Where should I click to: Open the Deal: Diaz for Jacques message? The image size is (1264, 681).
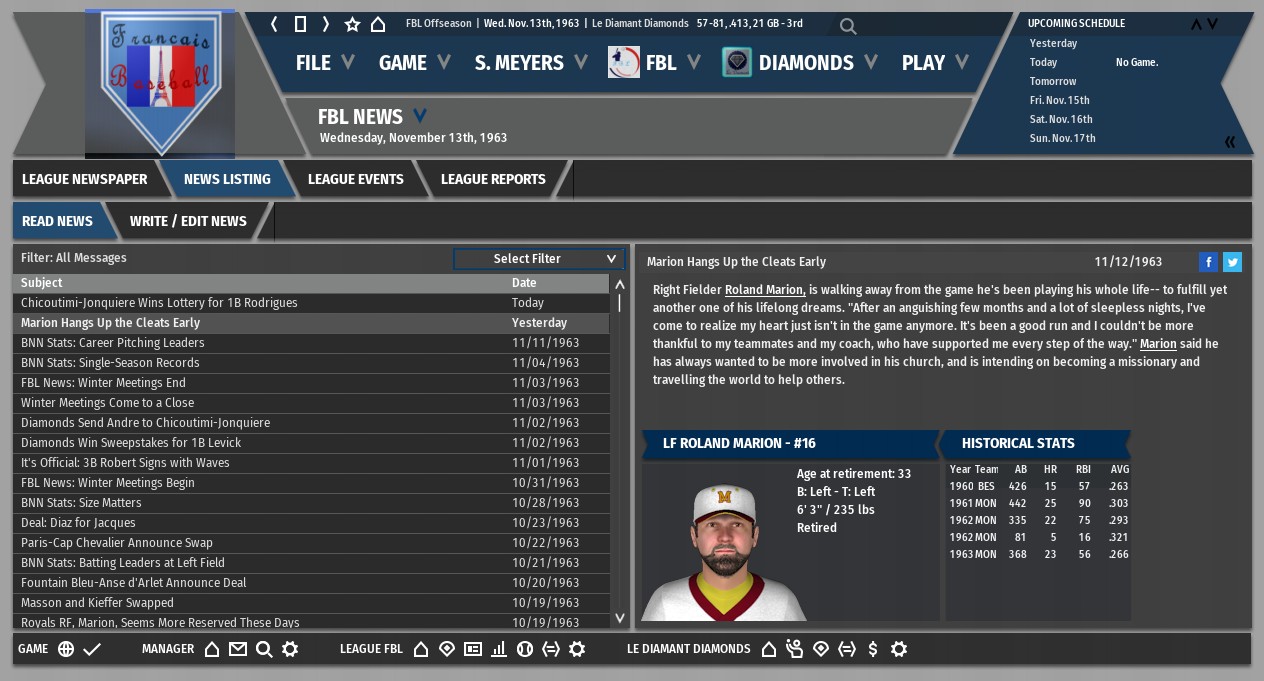pyautogui.click(x=78, y=523)
